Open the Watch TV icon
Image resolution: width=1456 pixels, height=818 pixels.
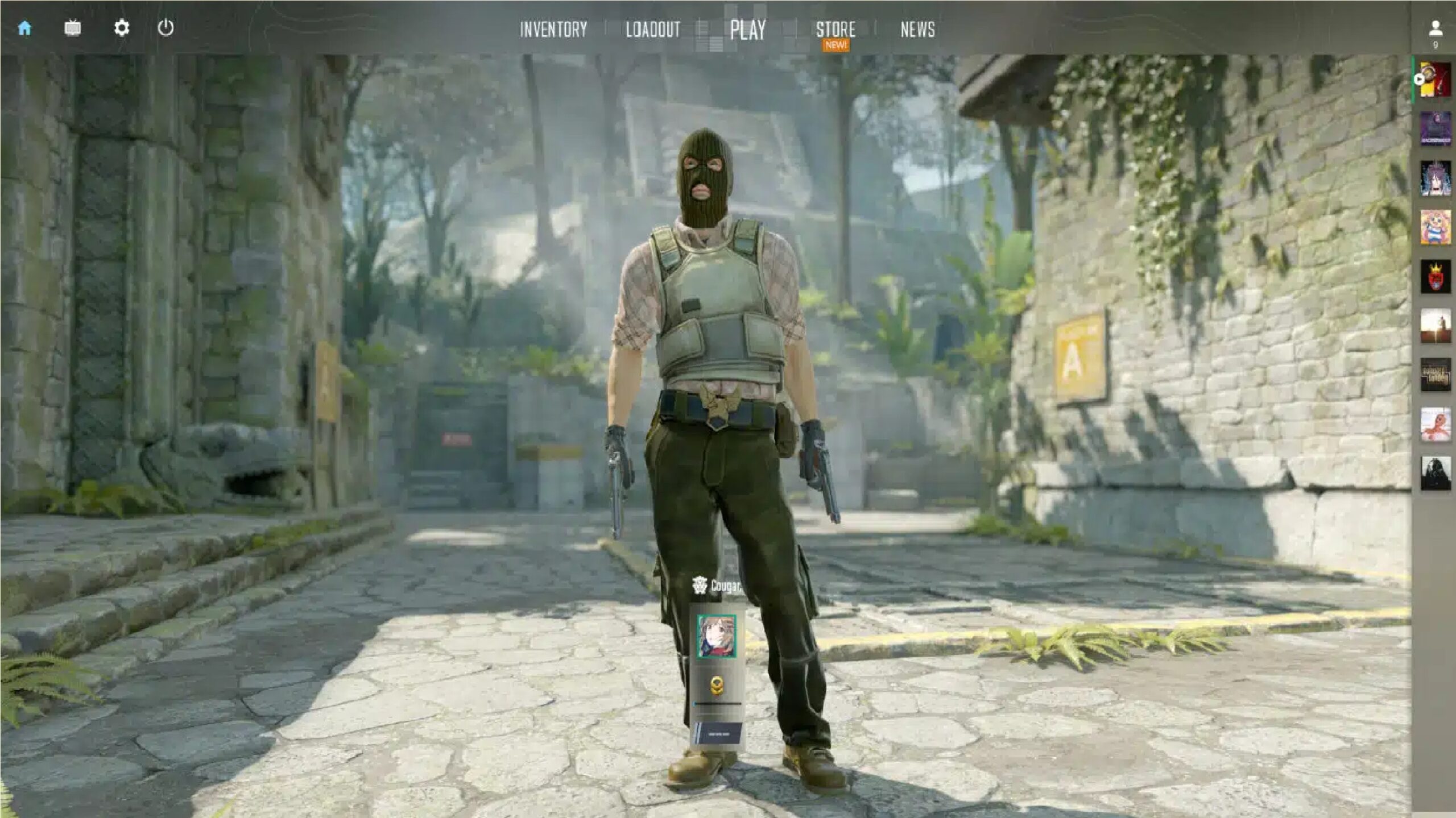72,28
